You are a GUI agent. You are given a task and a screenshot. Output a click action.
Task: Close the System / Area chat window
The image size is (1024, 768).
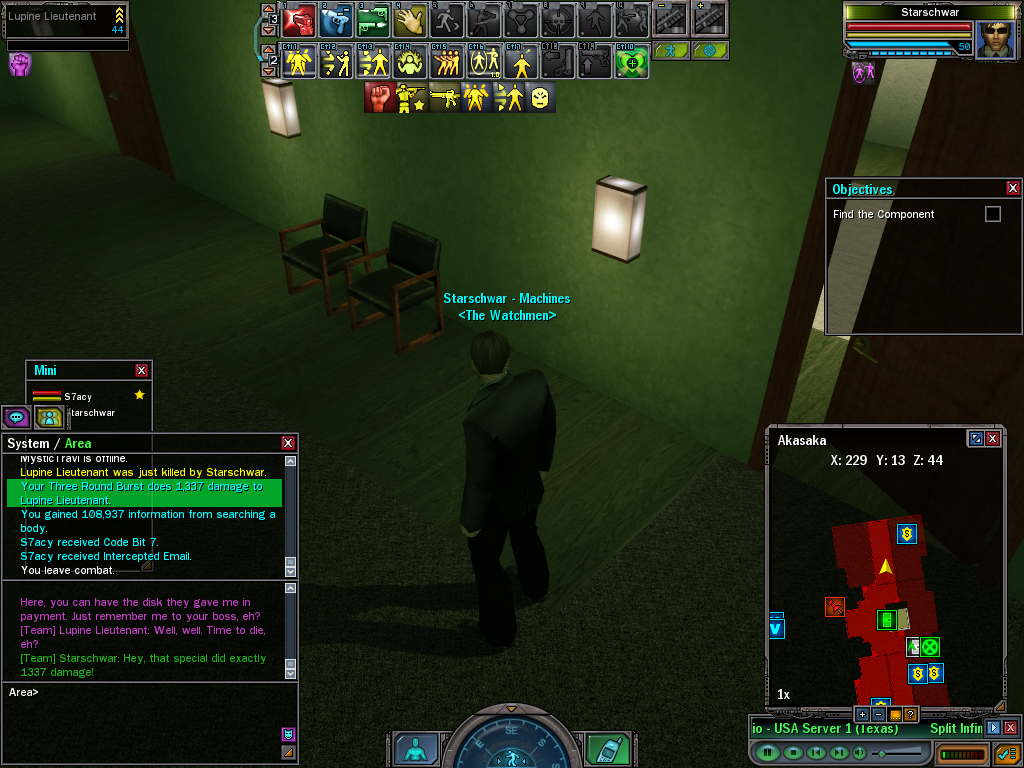coord(288,443)
